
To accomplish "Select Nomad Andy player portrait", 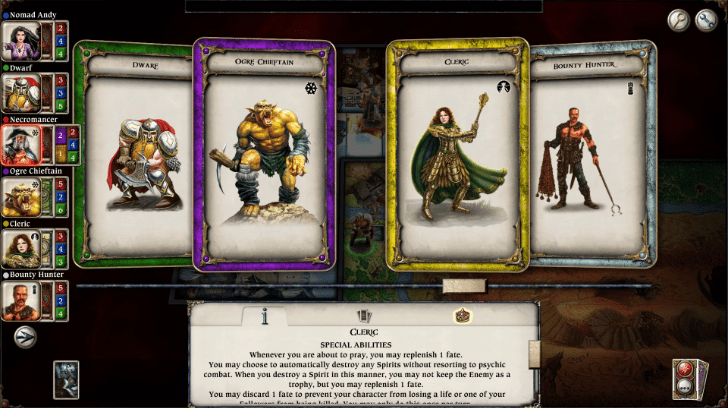I will coord(19,40).
